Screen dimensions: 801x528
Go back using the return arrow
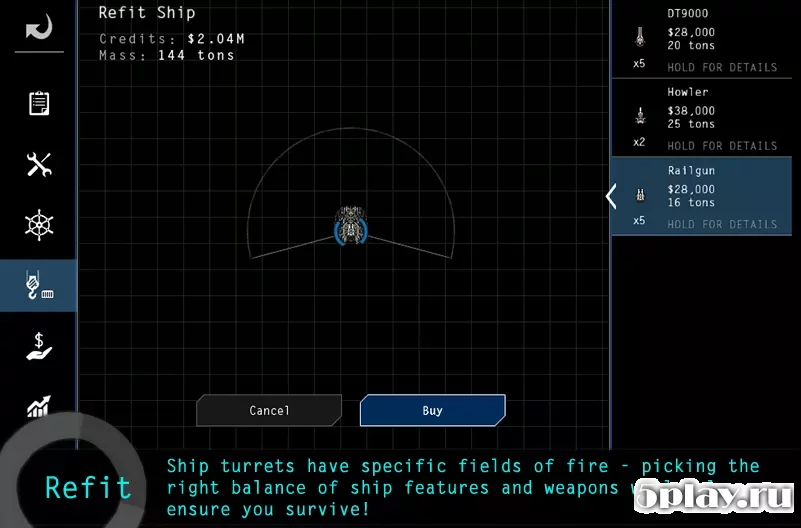click(x=38, y=27)
